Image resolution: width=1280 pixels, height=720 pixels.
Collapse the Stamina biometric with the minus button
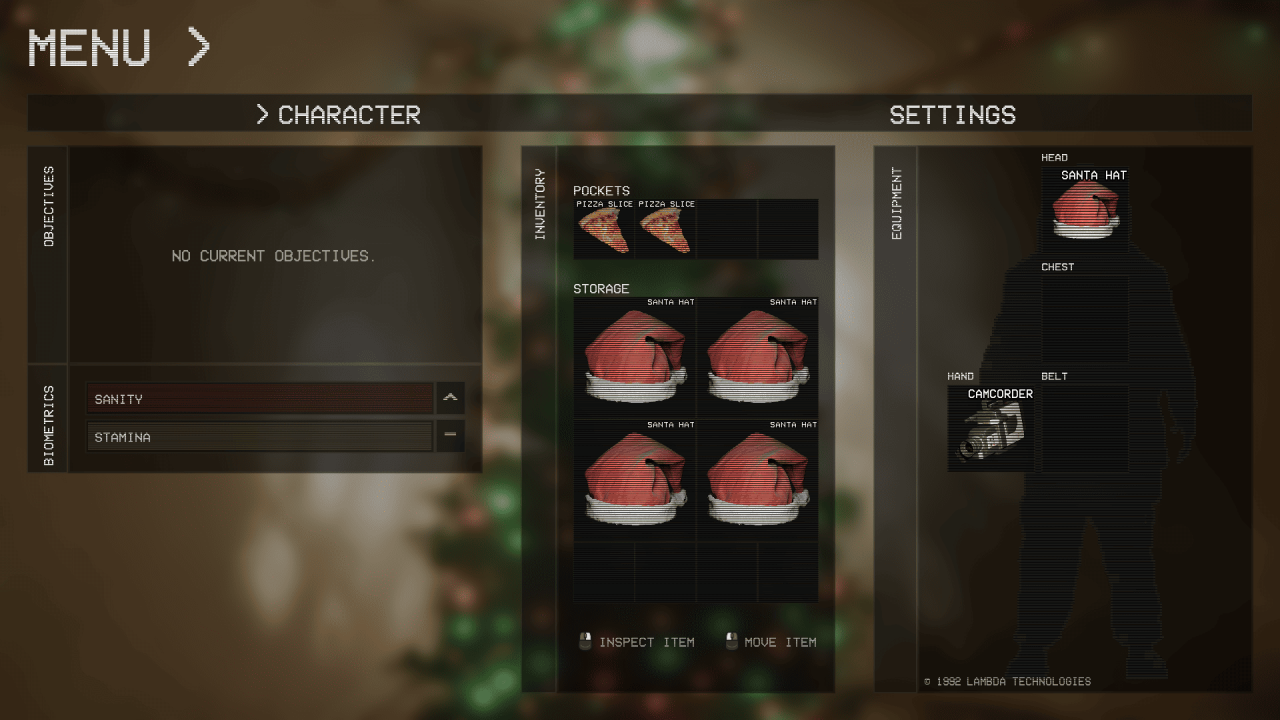point(450,436)
